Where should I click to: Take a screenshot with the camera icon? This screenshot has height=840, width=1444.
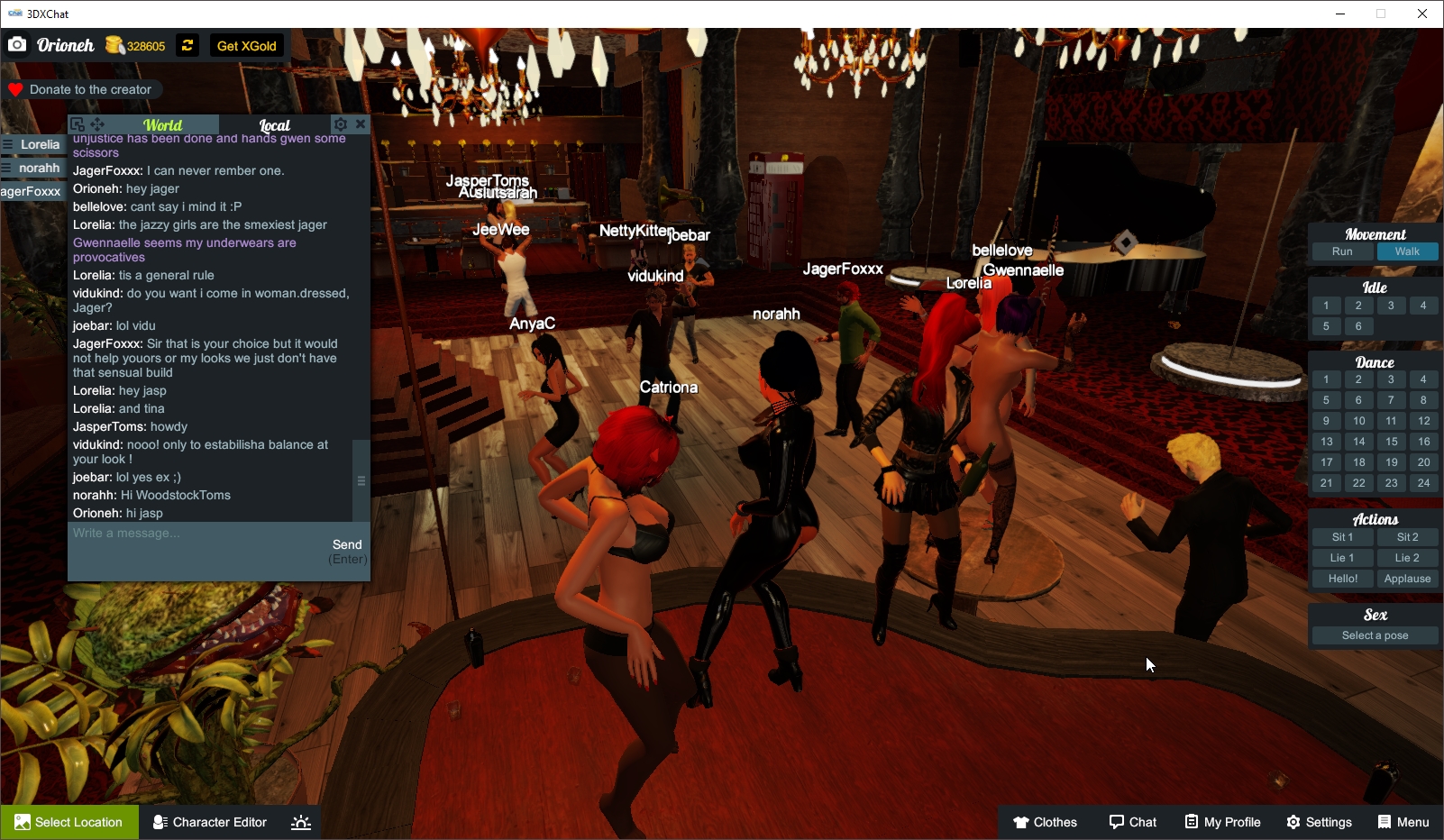click(x=17, y=43)
